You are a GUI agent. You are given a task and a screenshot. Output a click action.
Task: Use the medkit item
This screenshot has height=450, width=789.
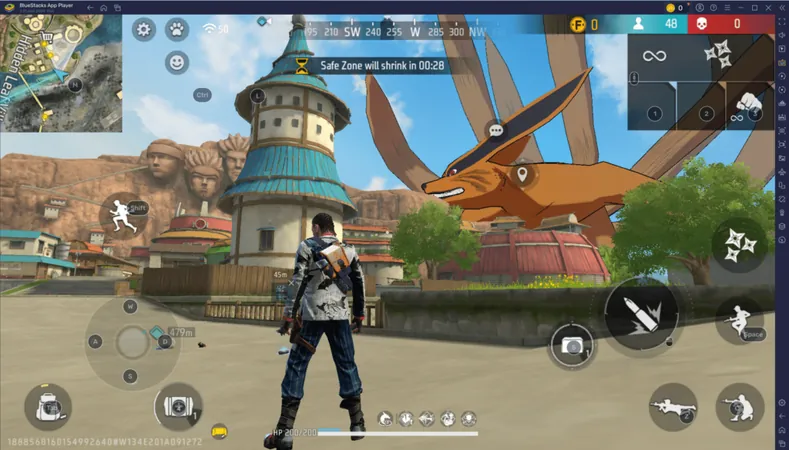179,406
